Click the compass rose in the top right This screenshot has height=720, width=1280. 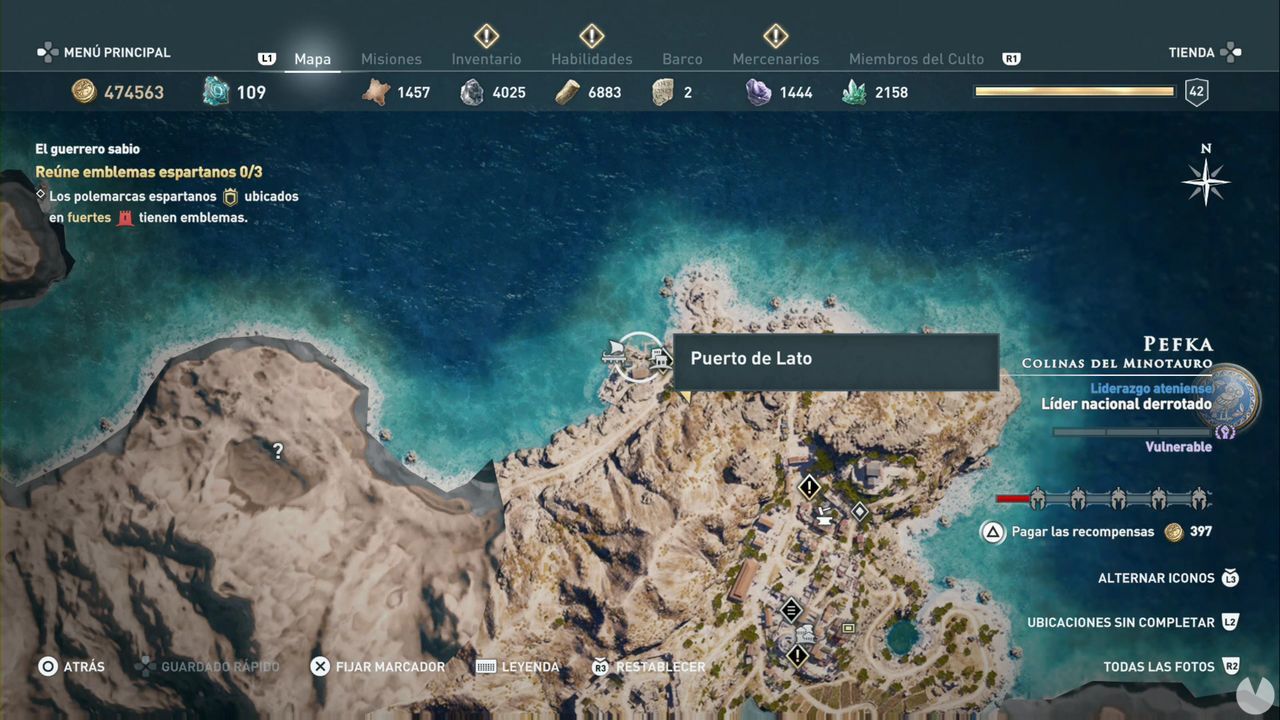point(1205,183)
